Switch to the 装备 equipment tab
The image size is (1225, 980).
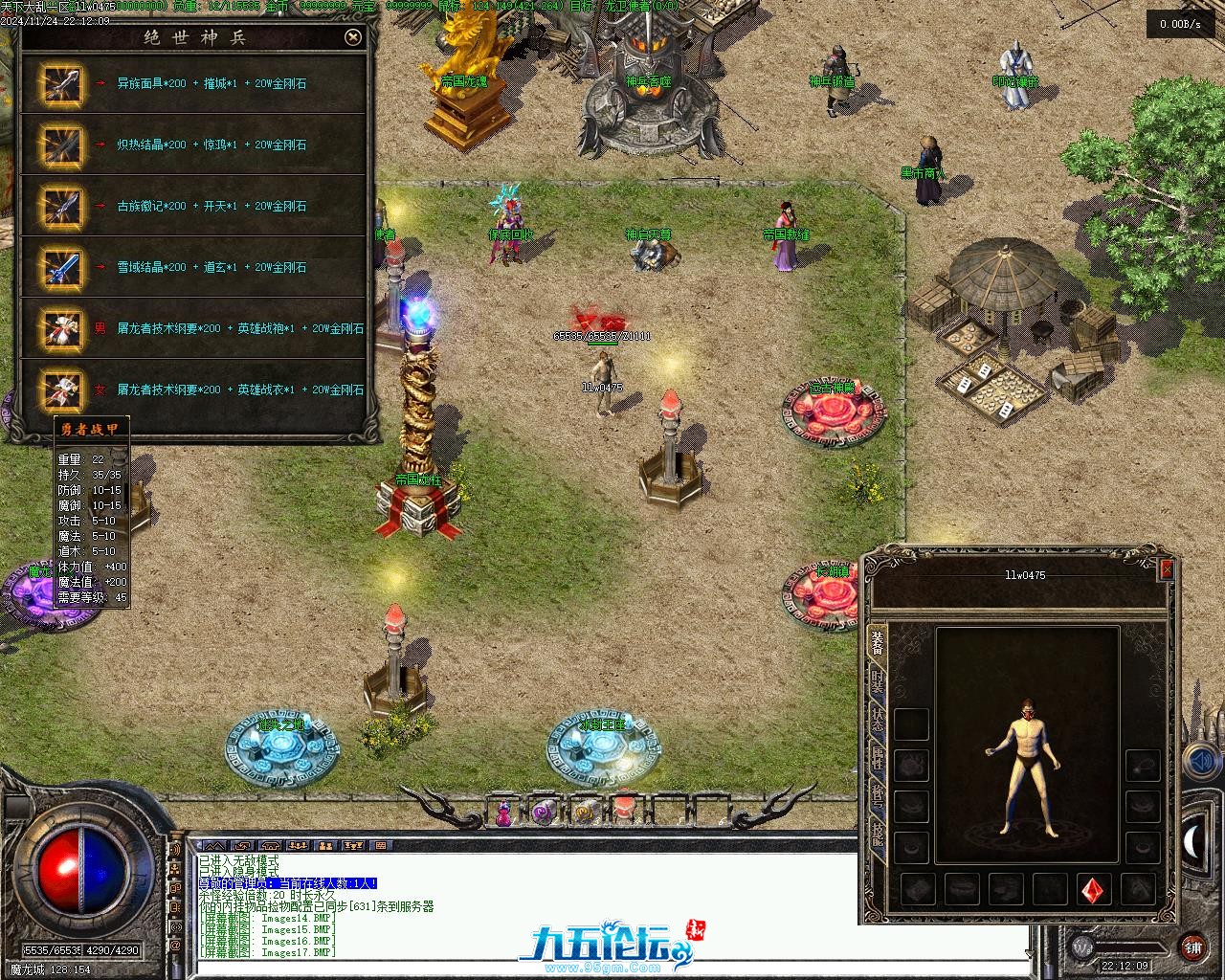coord(877,642)
